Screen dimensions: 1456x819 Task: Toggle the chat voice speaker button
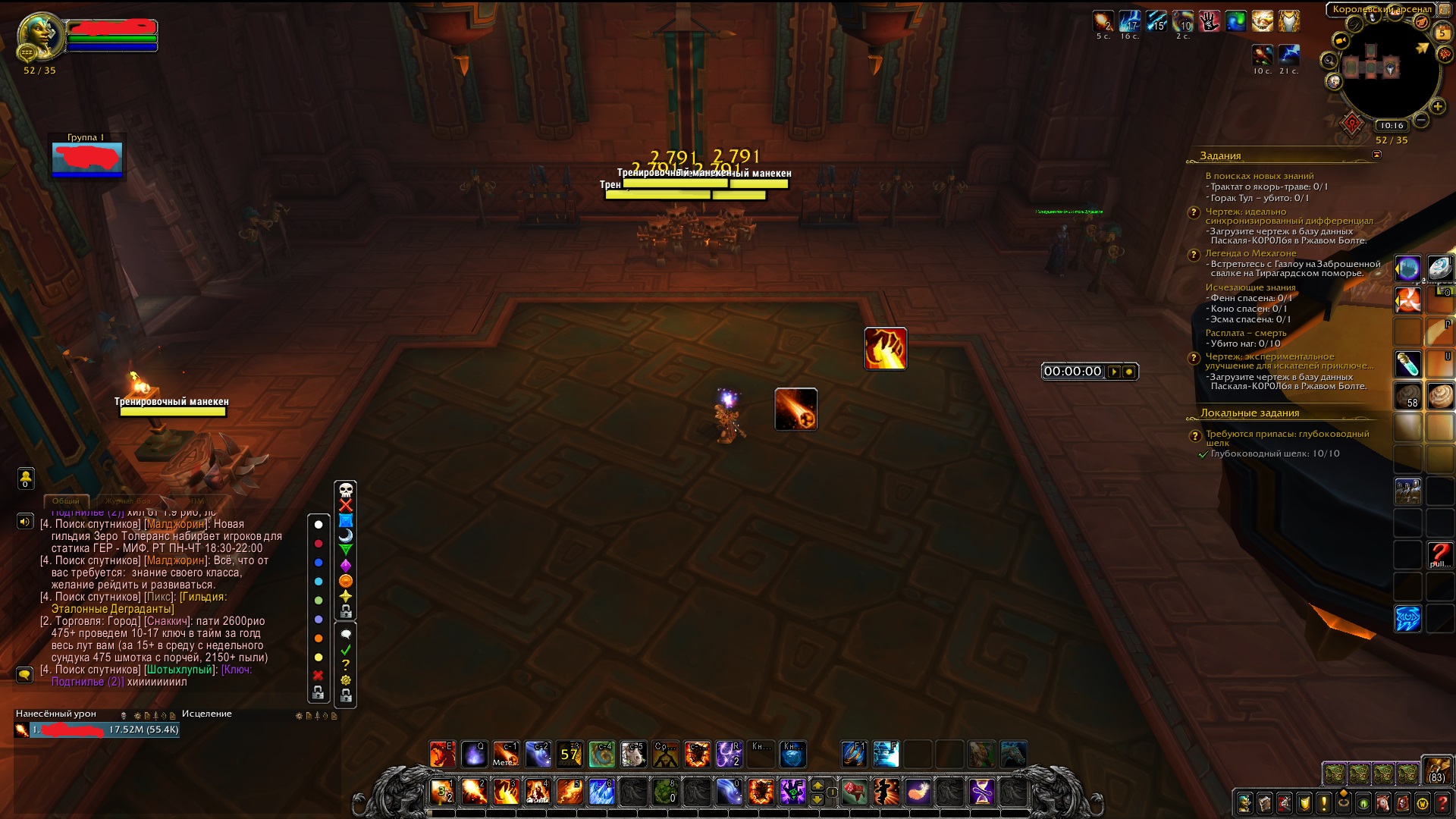click(x=25, y=522)
